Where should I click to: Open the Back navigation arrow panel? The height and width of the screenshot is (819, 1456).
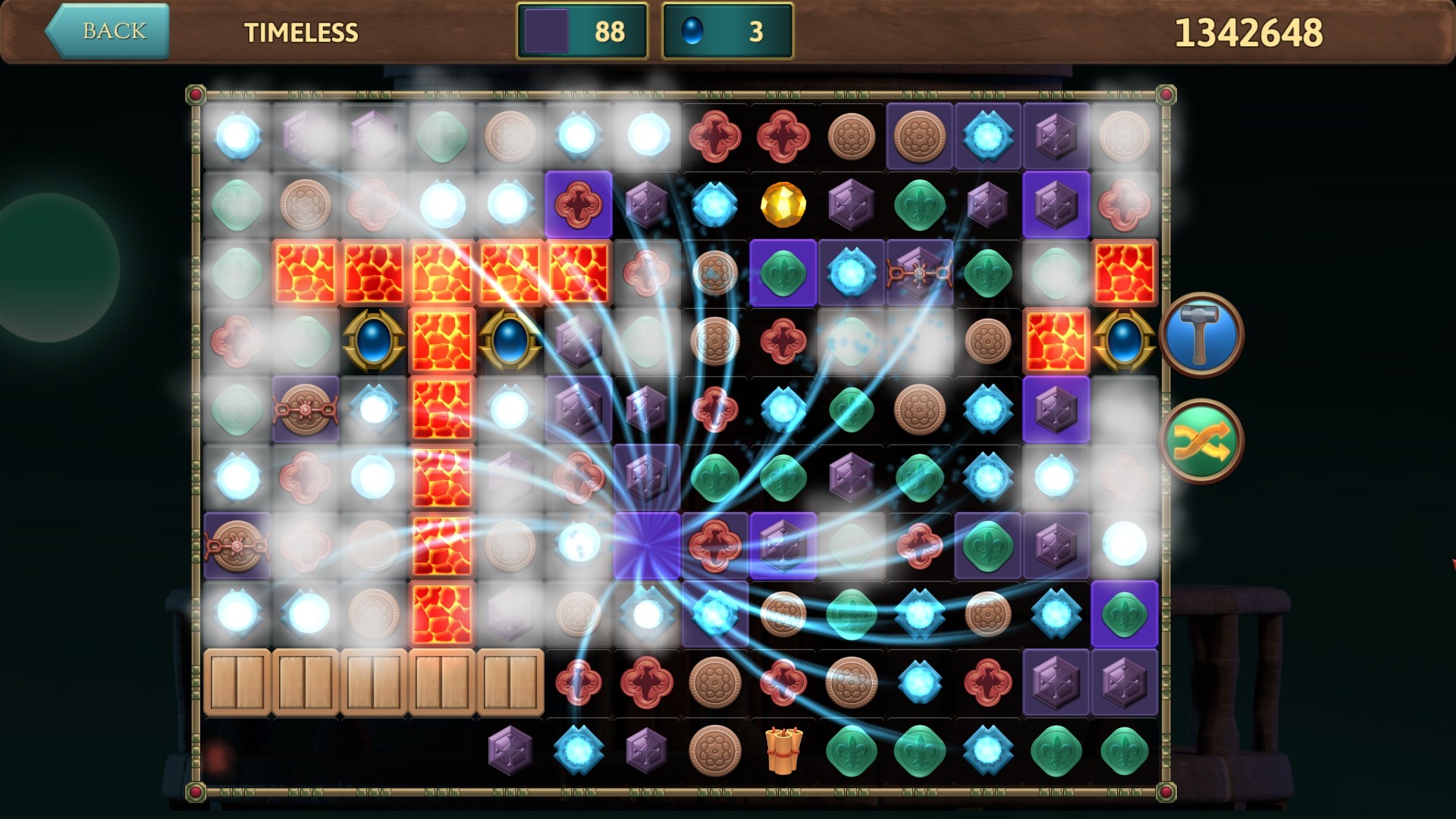pos(106,32)
